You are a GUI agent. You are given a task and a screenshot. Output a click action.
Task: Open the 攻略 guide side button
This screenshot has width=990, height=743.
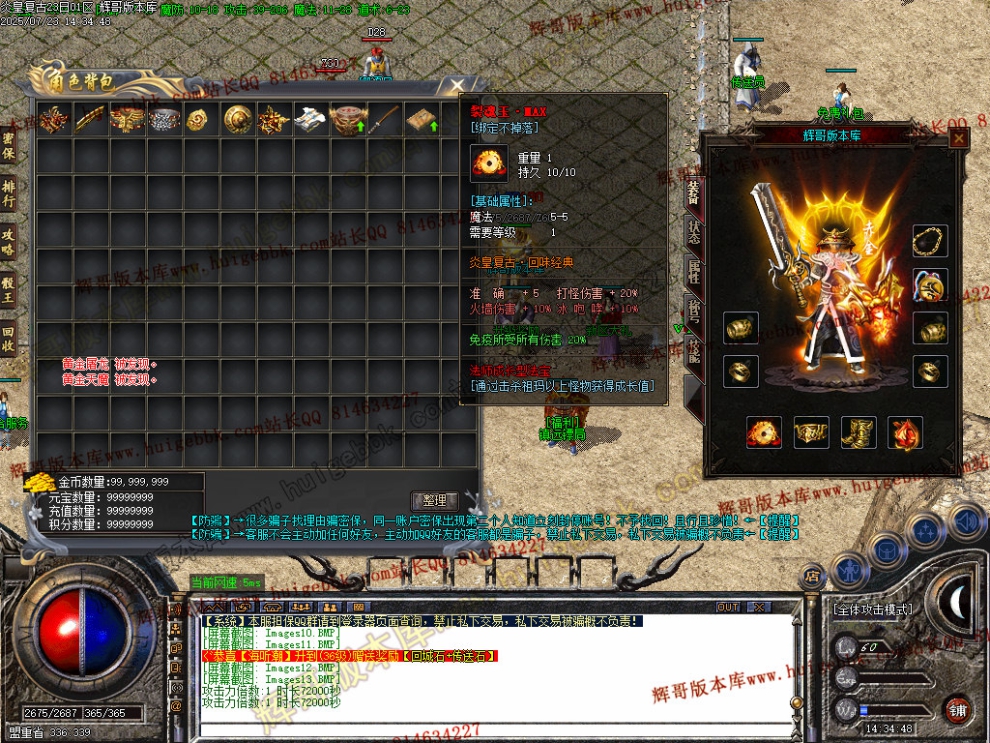[x=9, y=241]
